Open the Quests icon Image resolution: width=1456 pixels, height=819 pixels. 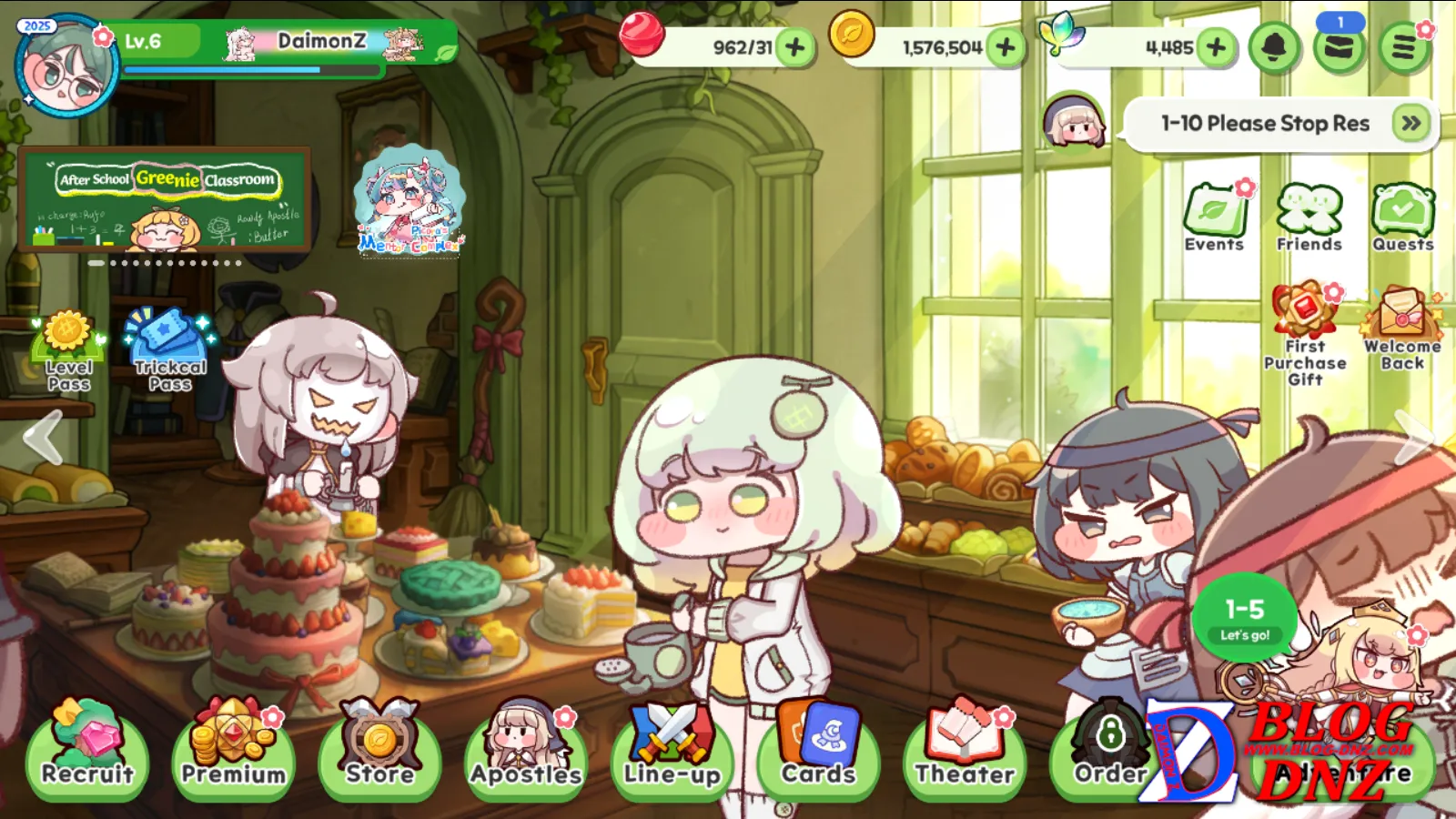point(1402,217)
